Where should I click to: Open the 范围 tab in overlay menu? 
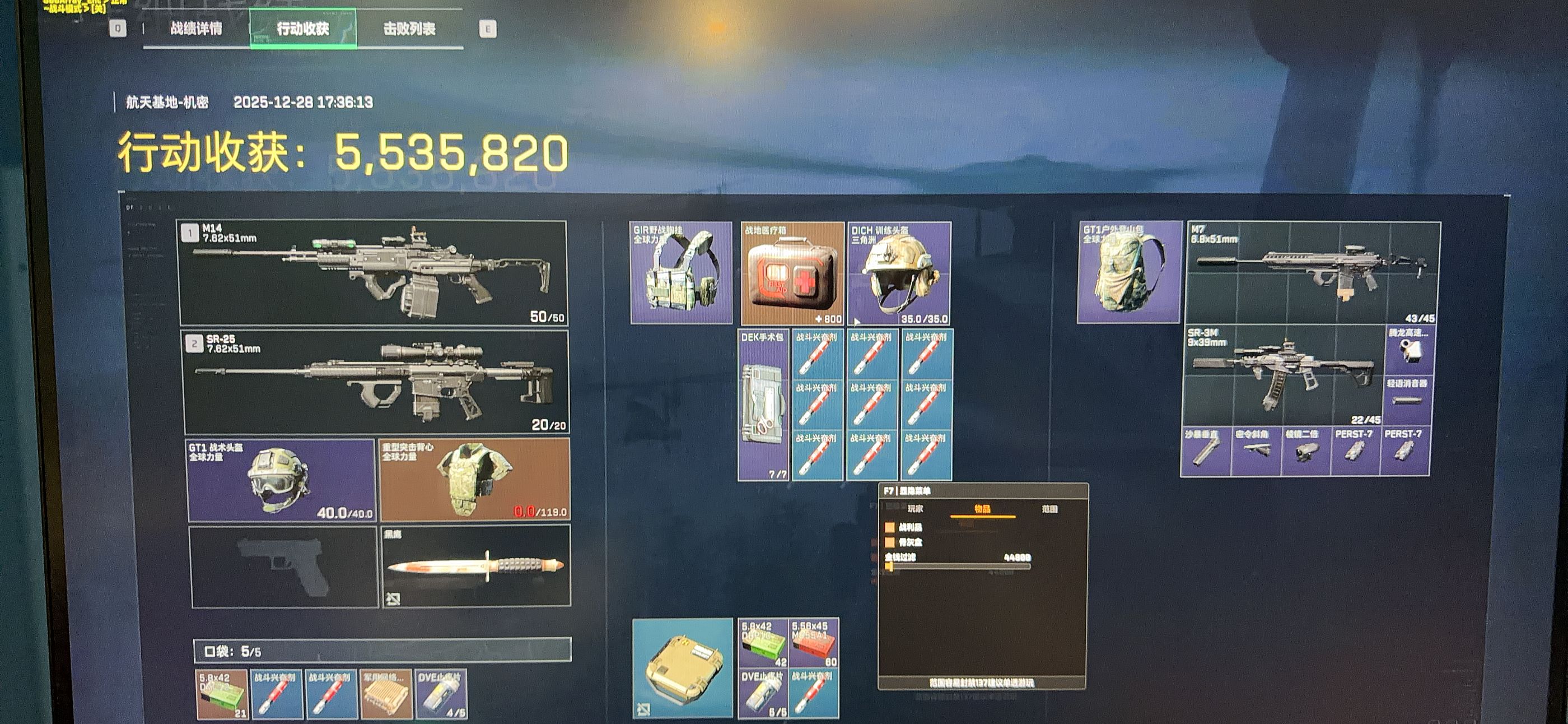(1049, 508)
